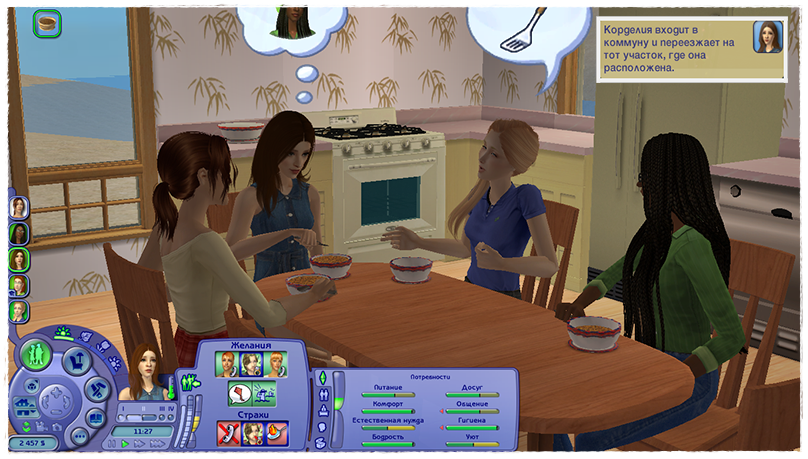Select the kite conversation want
The height and width of the screenshot is (459, 808).
239,392
